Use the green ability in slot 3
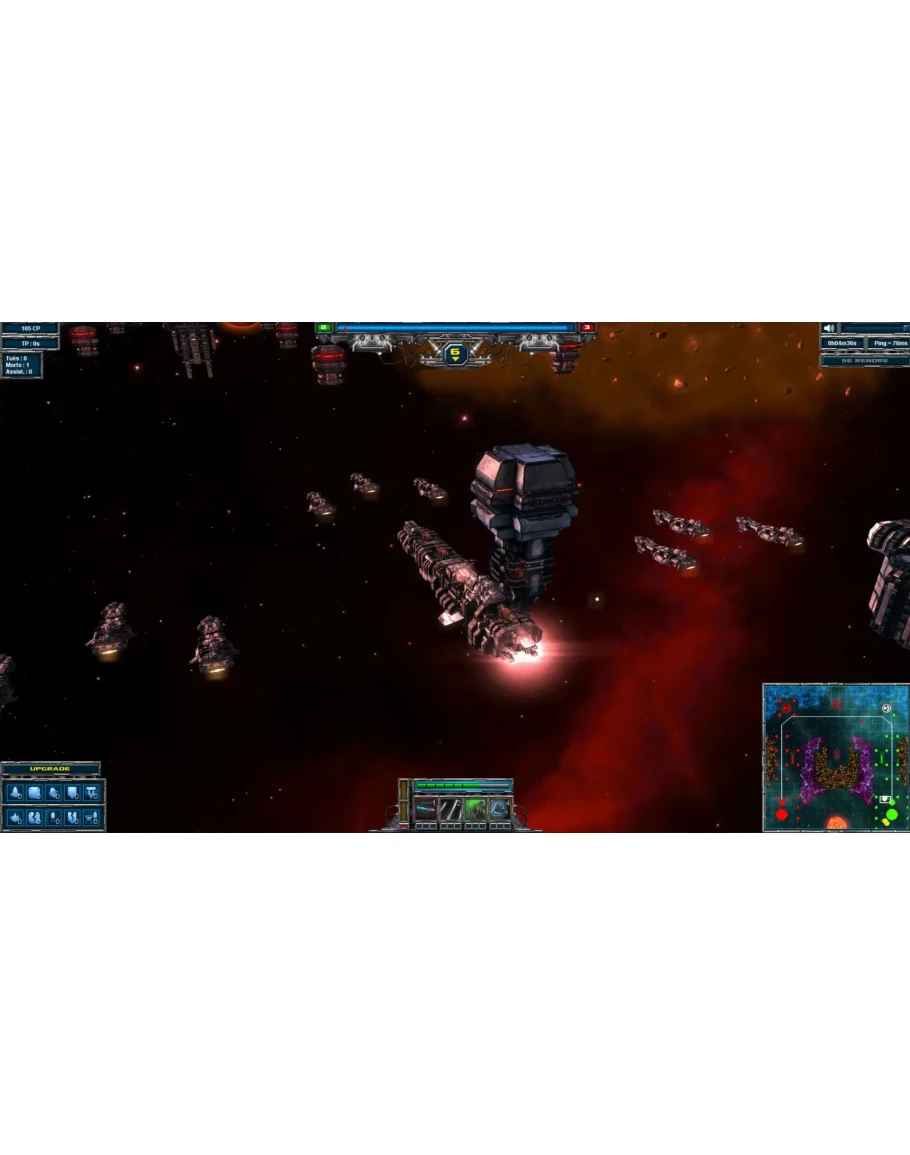This screenshot has width=910, height=1155. tap(476, 808)
